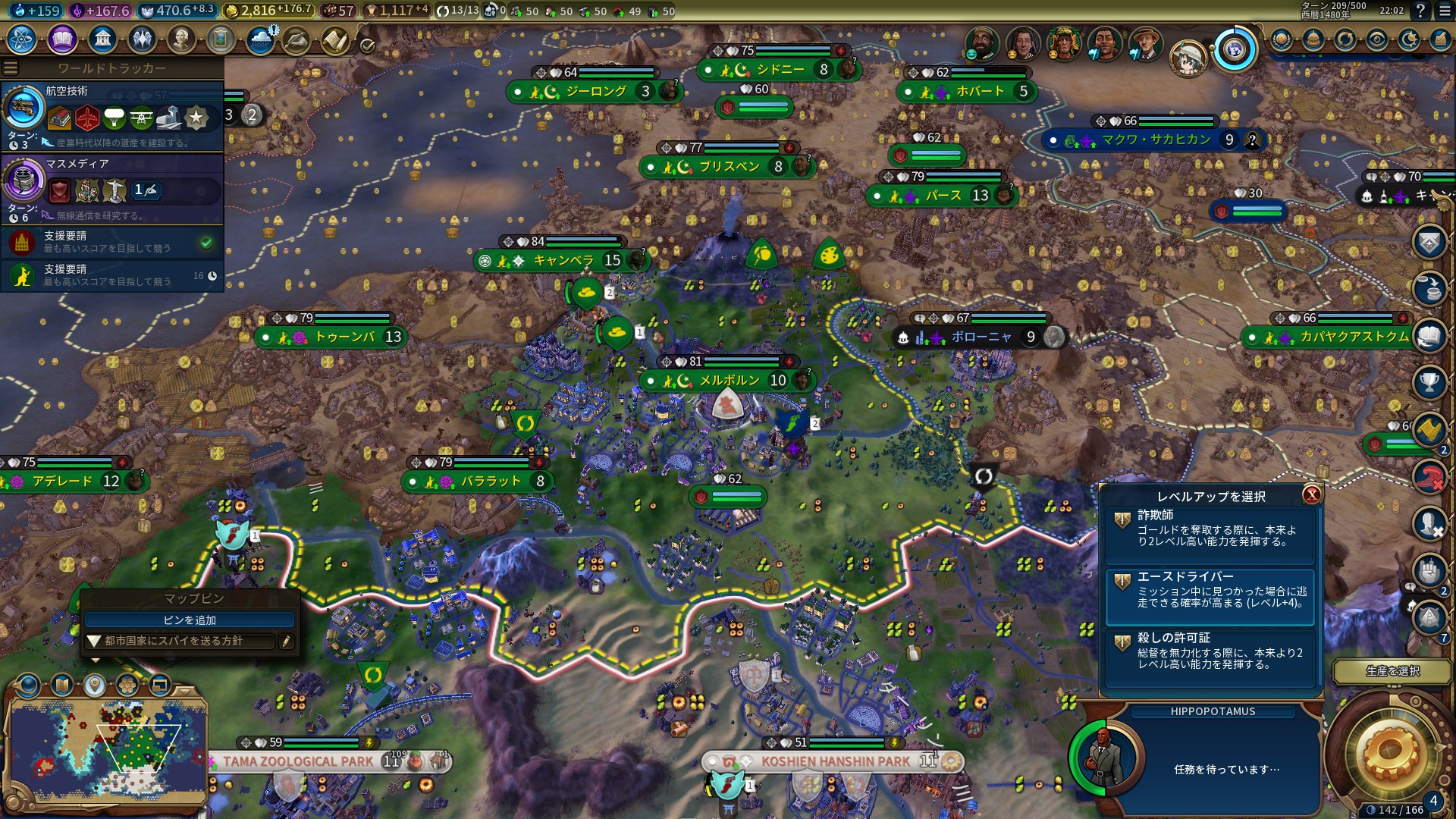
Task: Select the メルボルン city banner
Action: [729, 381]
